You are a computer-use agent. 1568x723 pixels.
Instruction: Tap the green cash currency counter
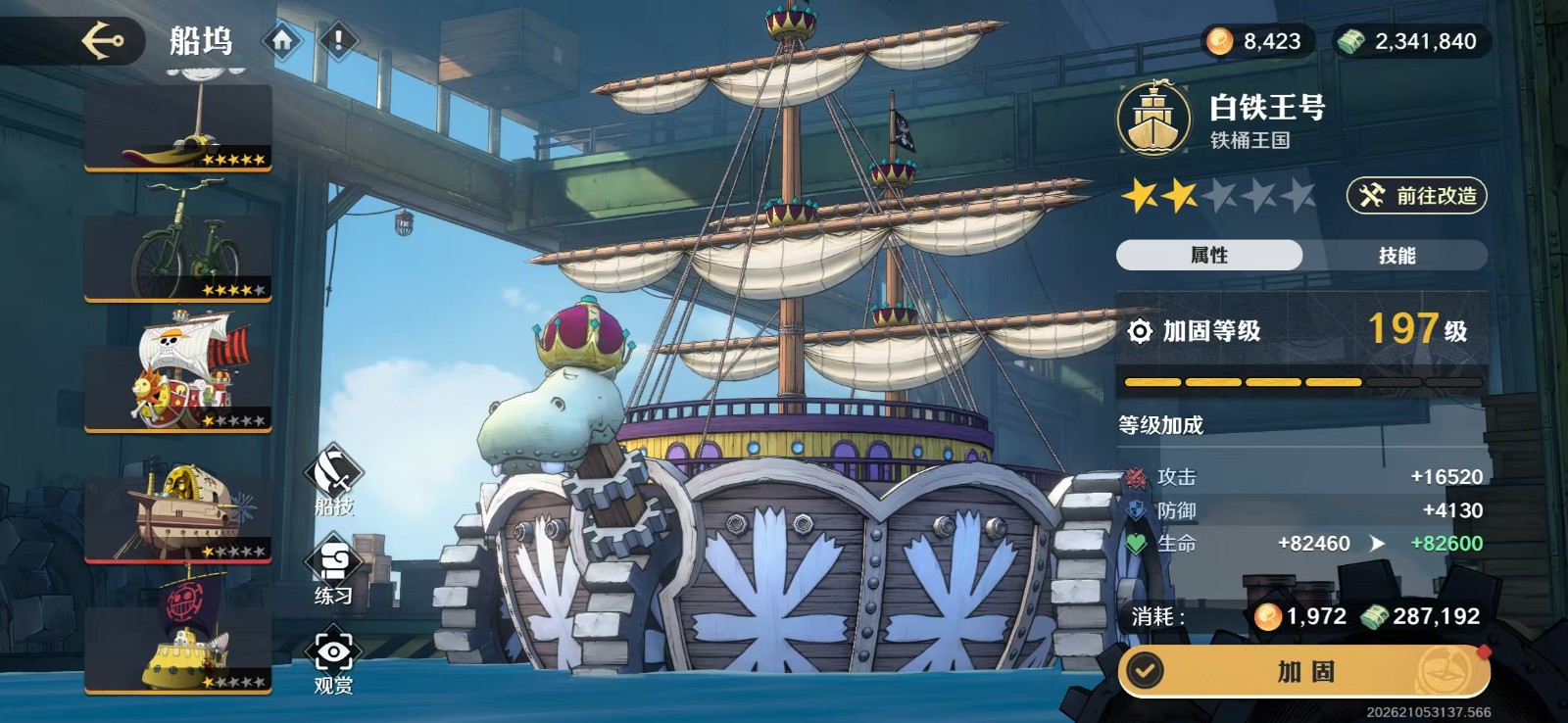pyautogui.click(x=1410, y=41)
